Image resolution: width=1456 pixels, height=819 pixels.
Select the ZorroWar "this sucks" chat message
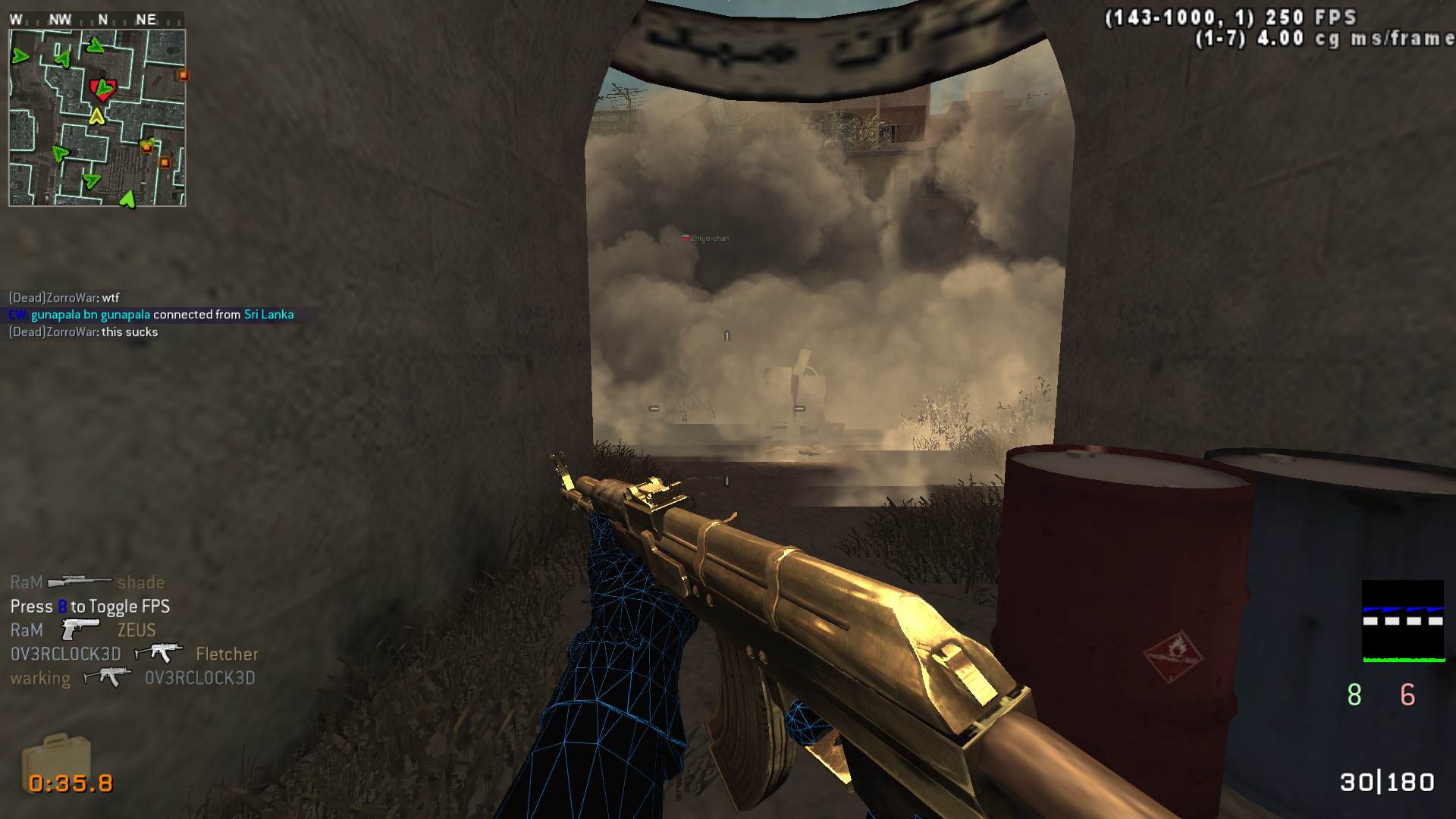click(x=83, y=332)
